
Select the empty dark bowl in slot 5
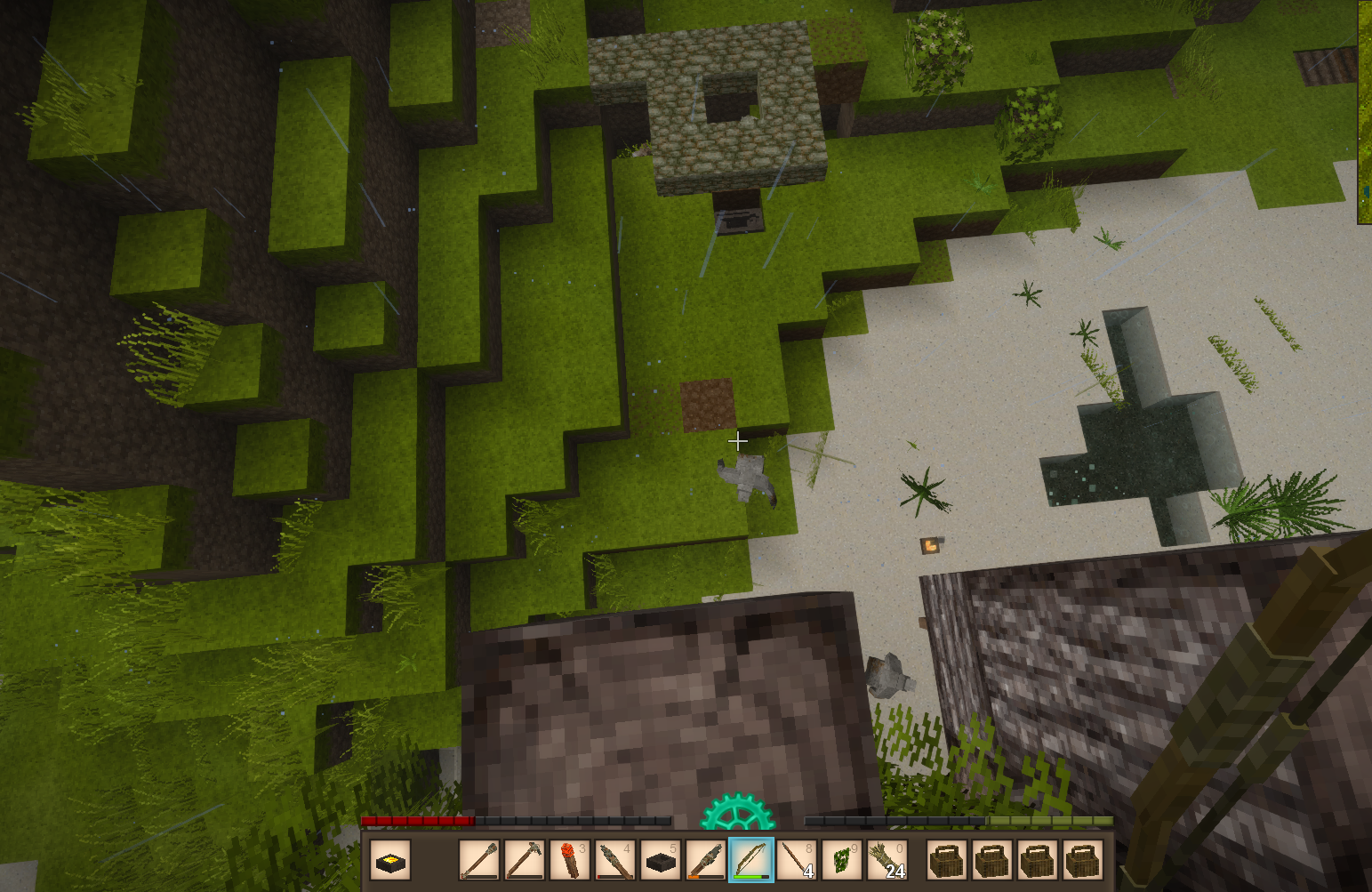point(661,860)
